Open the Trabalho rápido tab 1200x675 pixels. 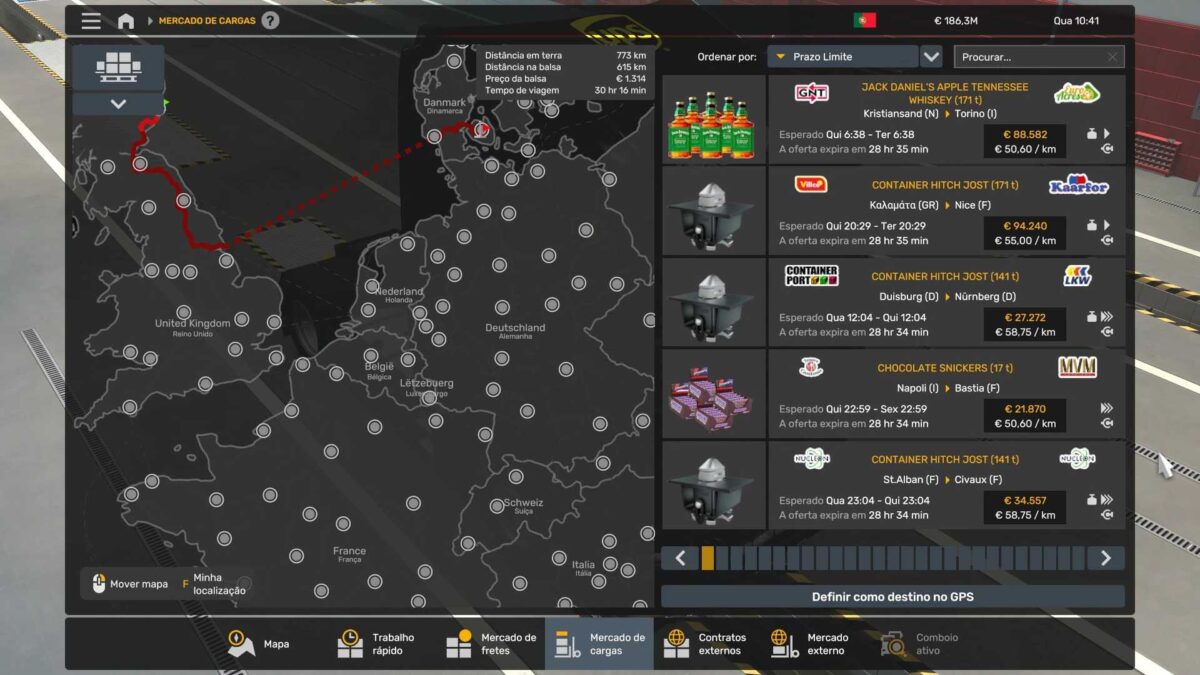[x=377, y=644]
